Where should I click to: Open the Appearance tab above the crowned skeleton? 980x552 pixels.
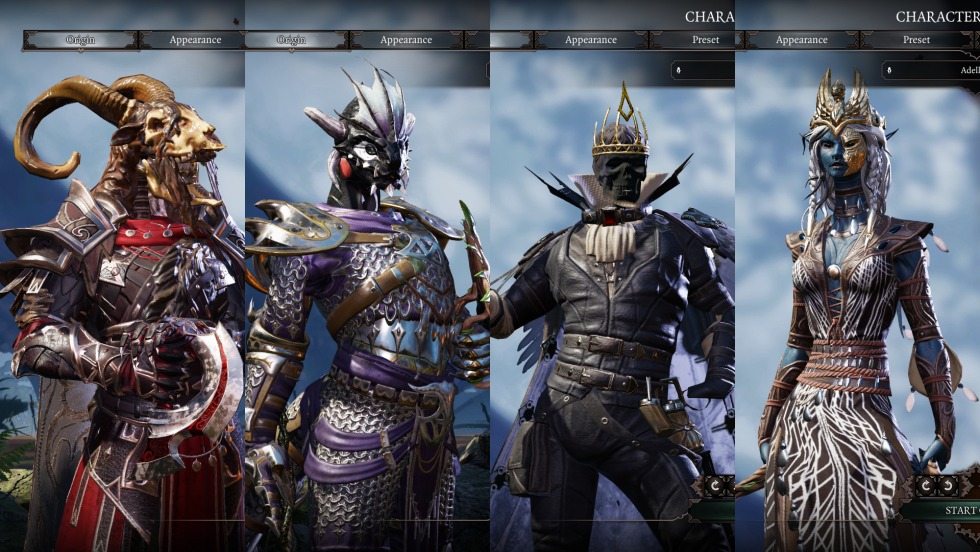pyautogui.click(x=590, y=40)
